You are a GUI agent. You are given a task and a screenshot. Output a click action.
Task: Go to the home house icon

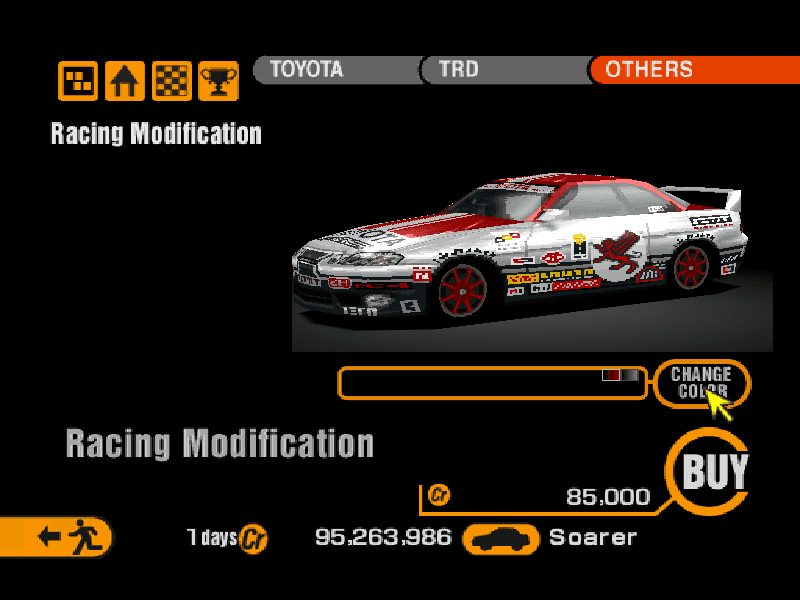(125, 80)
